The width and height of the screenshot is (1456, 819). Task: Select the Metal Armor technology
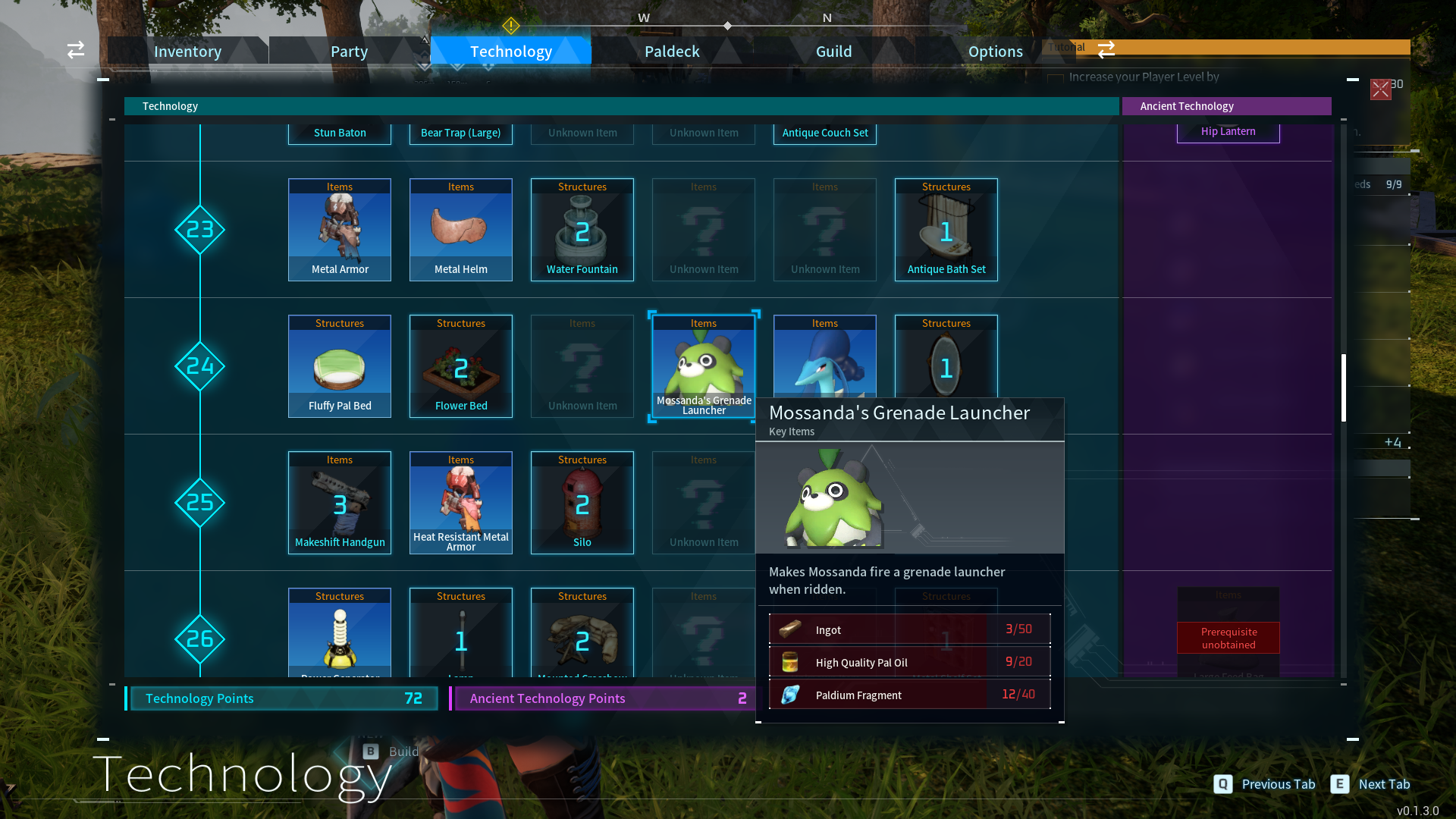(339, 229)
